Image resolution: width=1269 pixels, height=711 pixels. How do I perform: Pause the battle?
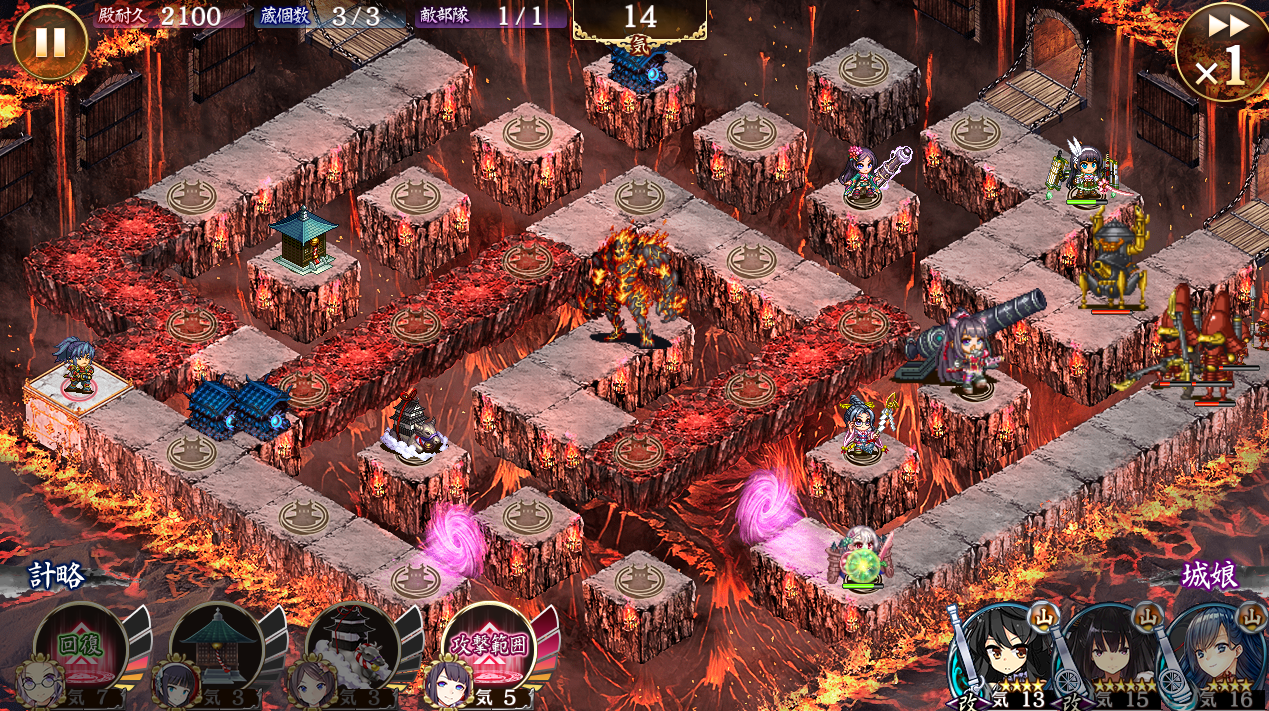tap(50, 42)
